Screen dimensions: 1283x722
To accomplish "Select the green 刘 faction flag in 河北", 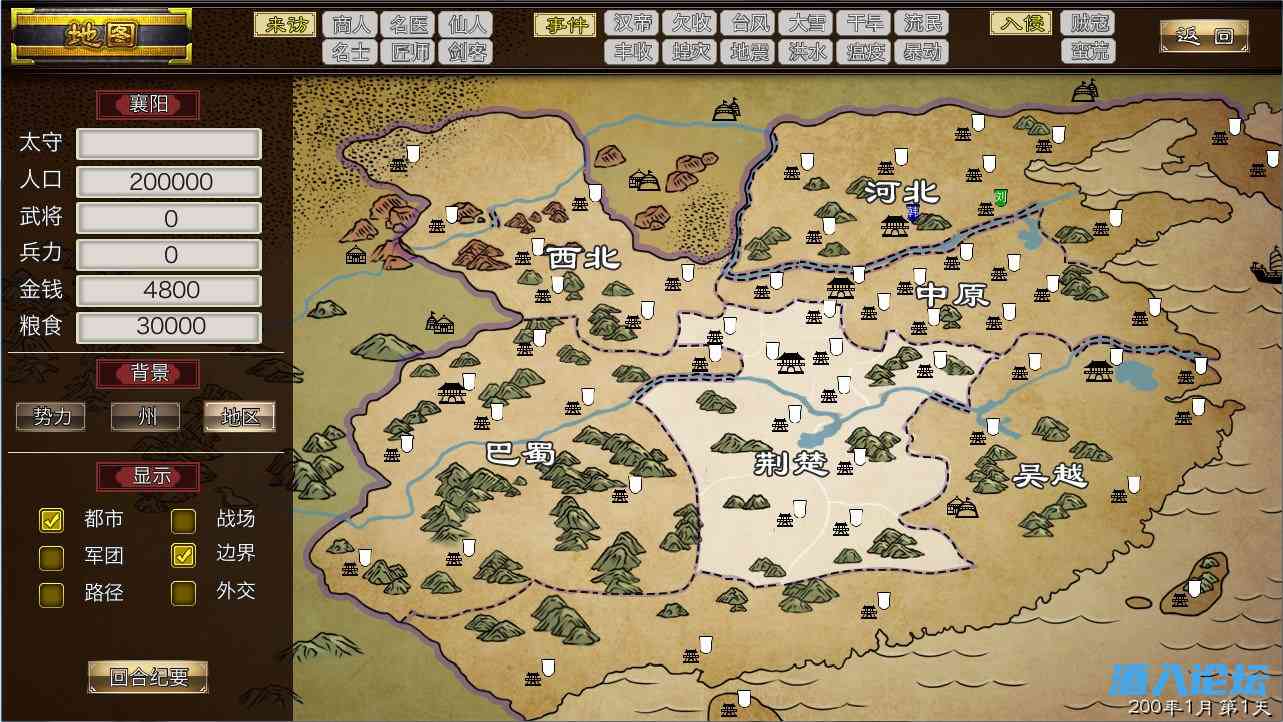I will [x=1000, y=196].
